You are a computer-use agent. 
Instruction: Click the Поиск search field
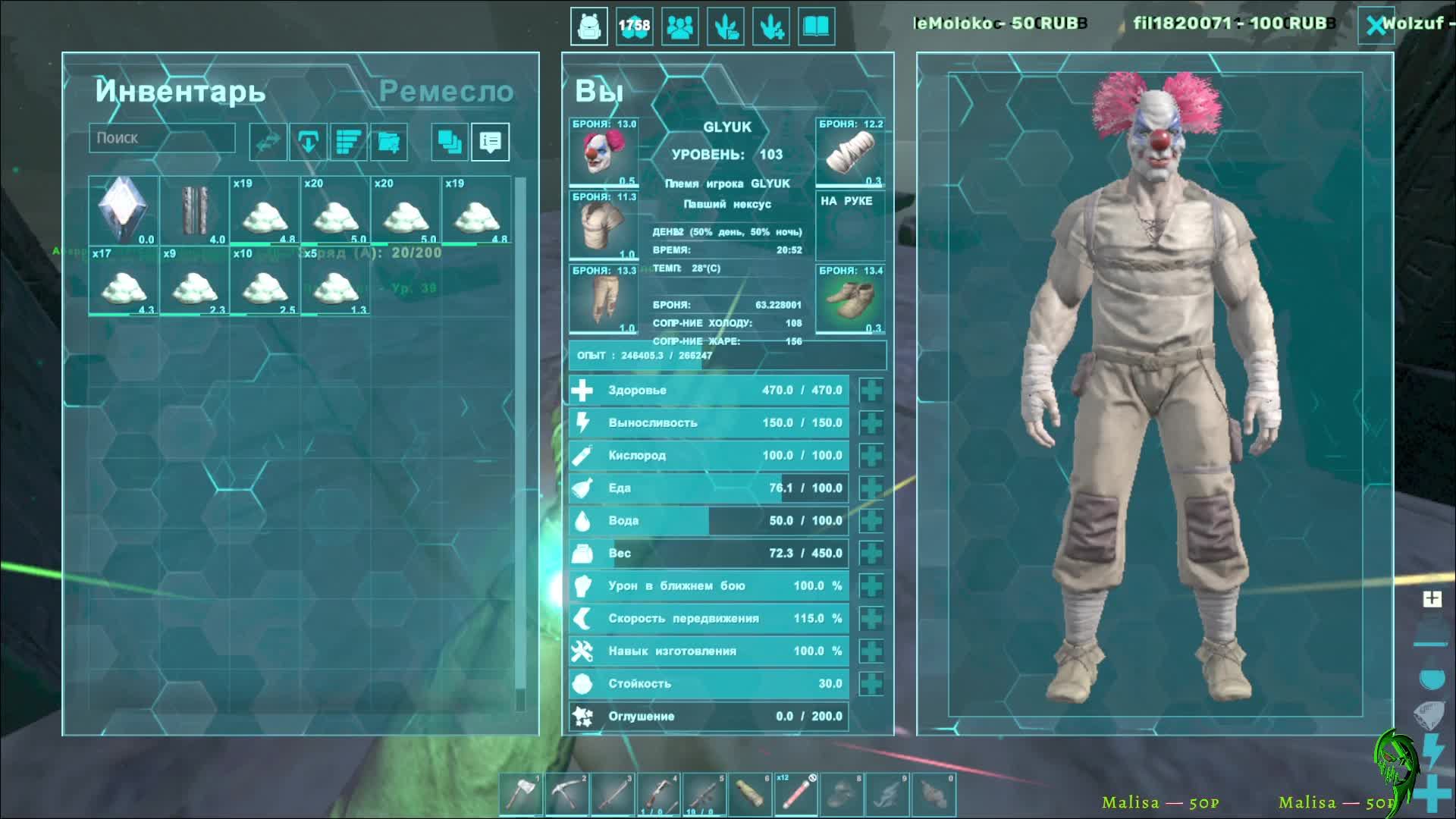[x=162, y=138]
